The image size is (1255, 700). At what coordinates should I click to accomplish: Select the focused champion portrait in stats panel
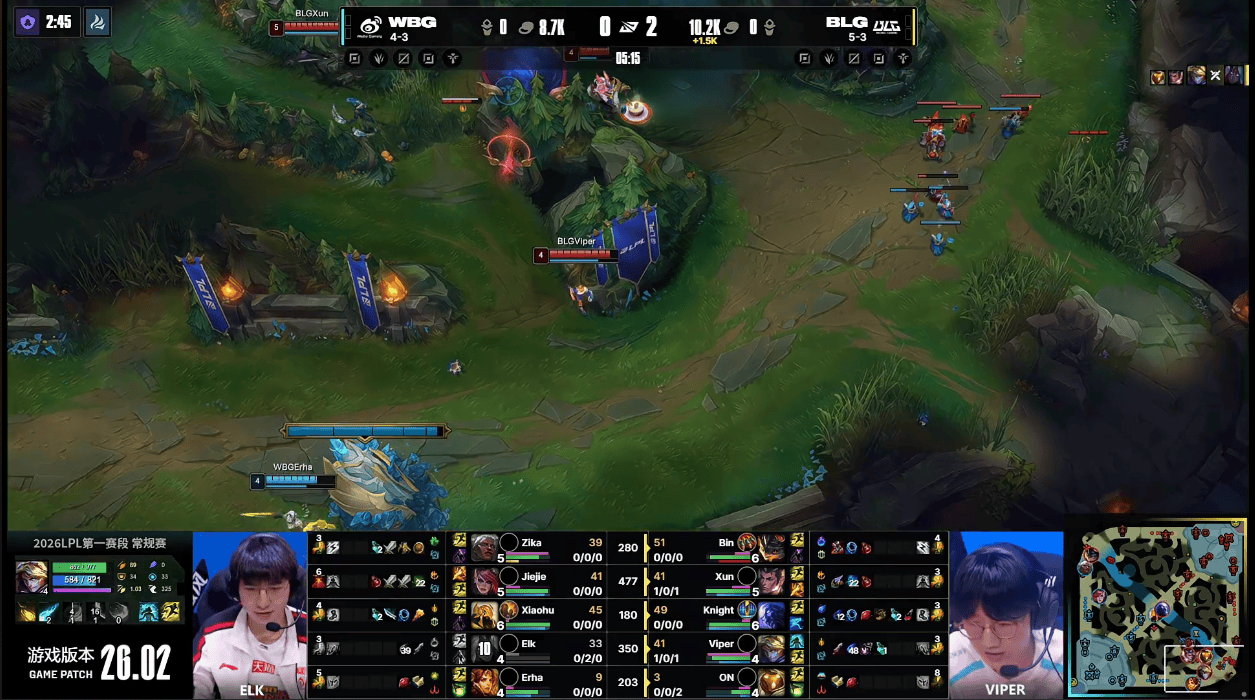[31, 577]
